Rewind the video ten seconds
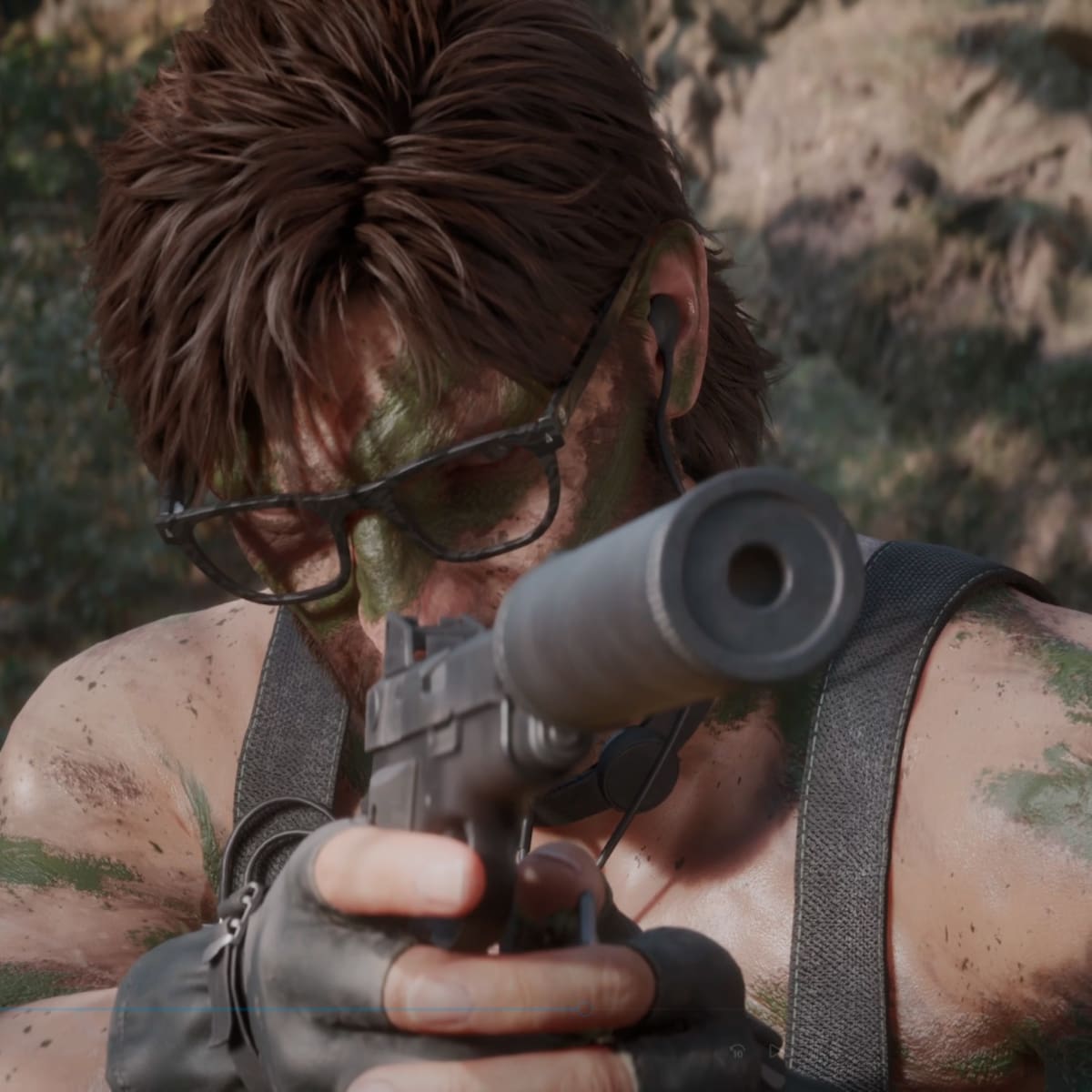The width and height of the screenshot is (1092, 1092). [737, 1051]
